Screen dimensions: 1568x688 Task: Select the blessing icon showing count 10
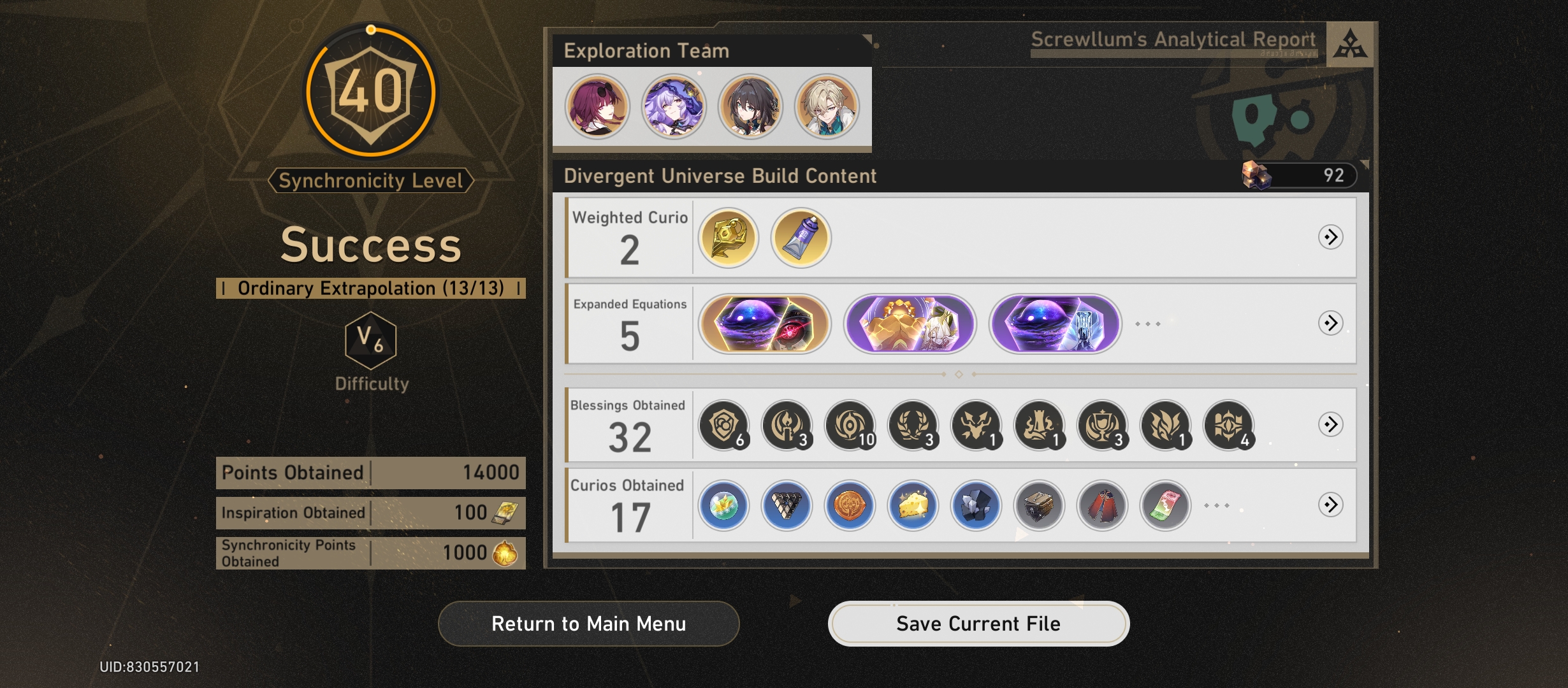pos(848,427)
